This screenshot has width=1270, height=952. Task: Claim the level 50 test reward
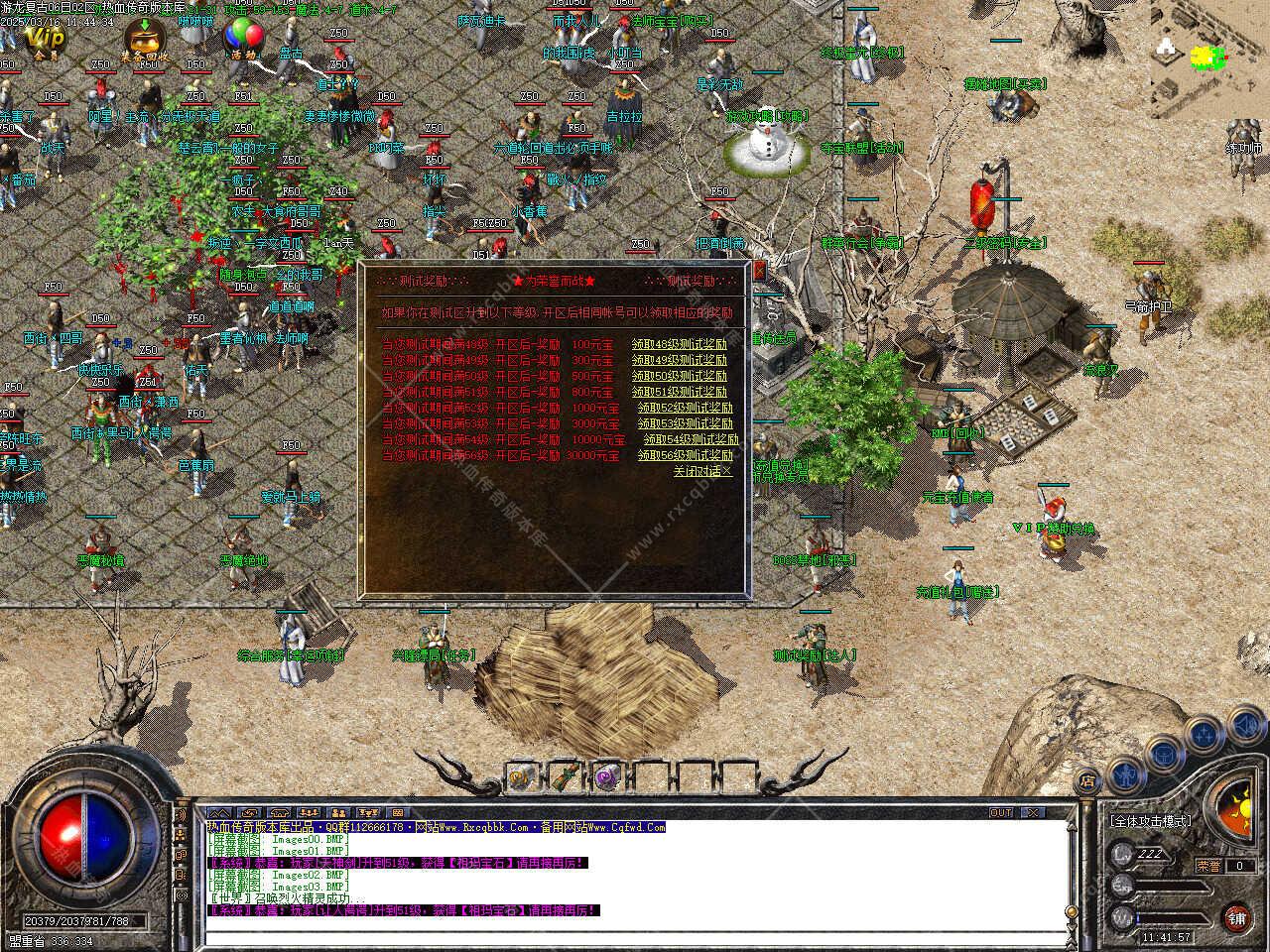[680, 376]
